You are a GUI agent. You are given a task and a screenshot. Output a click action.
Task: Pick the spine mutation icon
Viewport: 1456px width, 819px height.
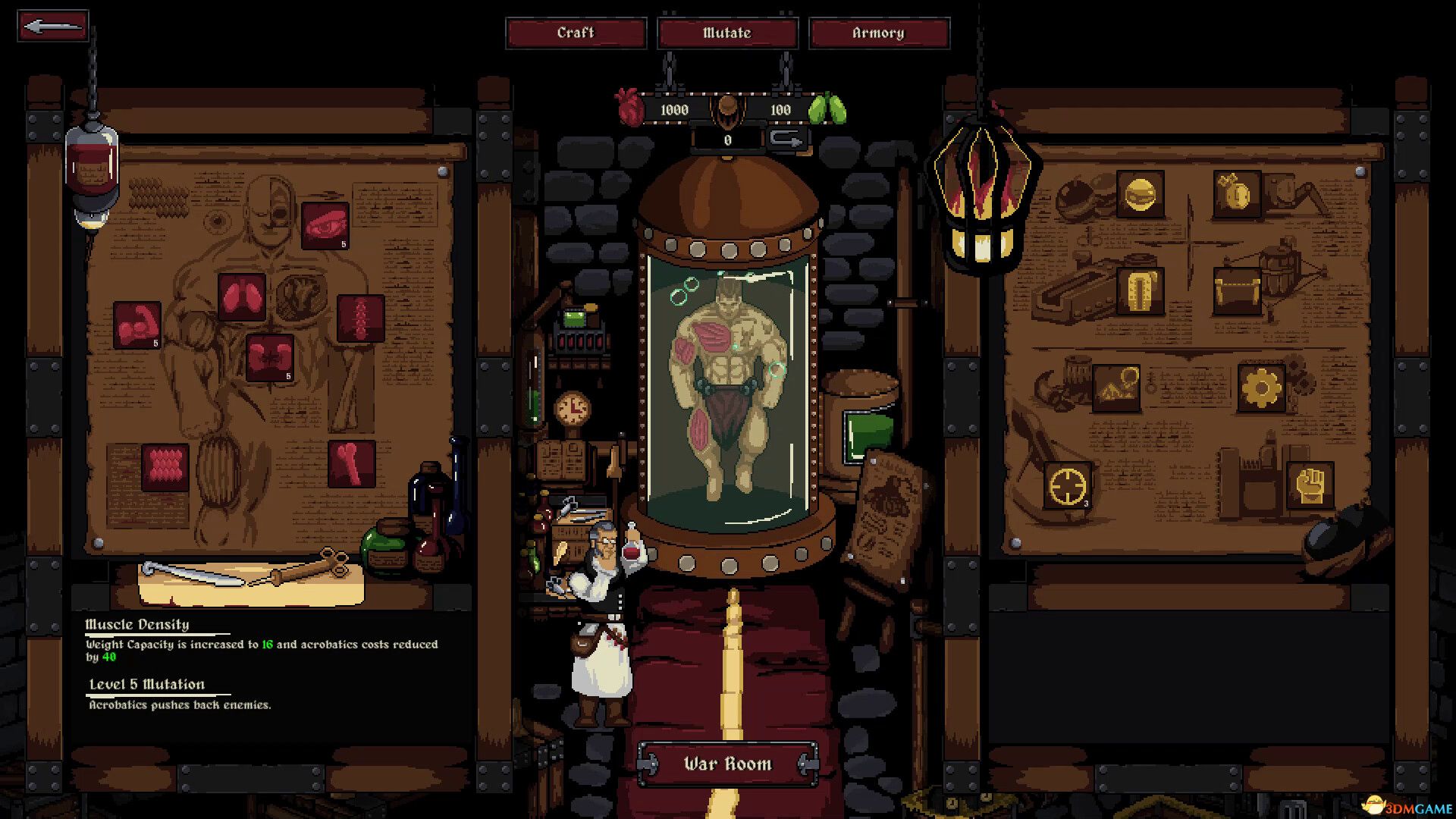(360, 318)
